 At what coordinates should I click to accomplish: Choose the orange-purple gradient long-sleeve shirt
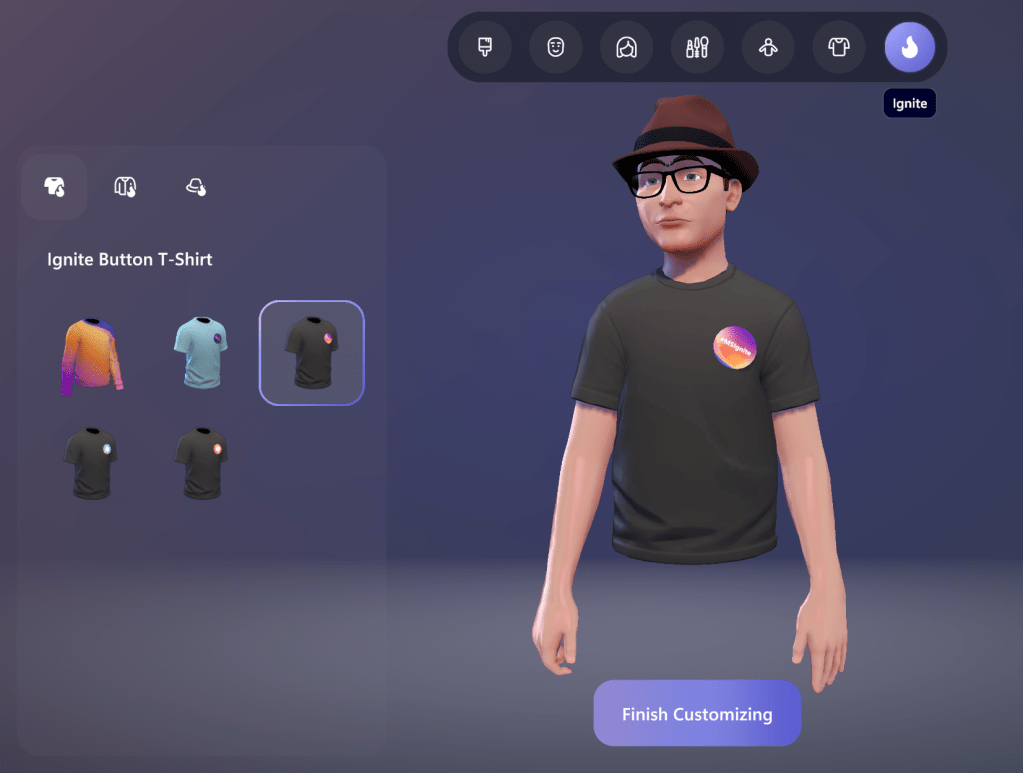point(91,354)
